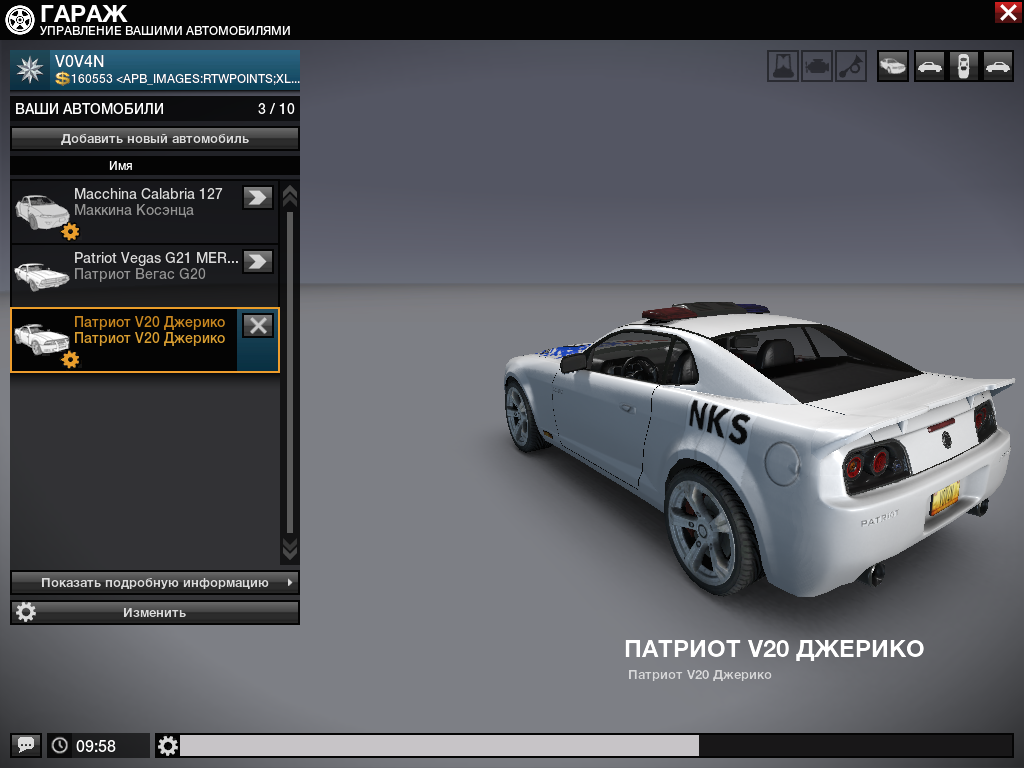Click the X button on Патриот V20 Джерико
The height and width of the screenshot is (768, 1024).
(258, 325)
